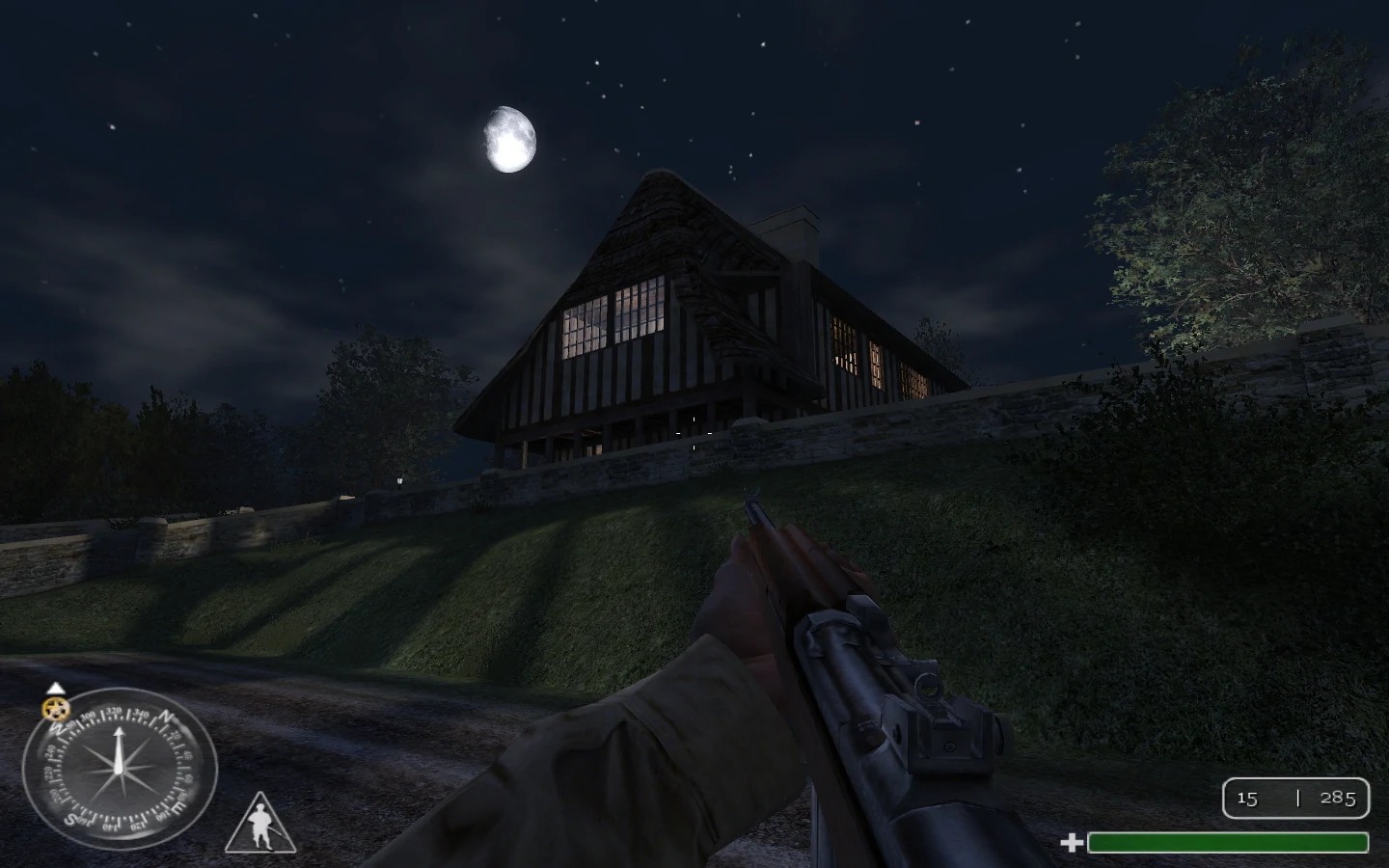Viewport: 1389px width, 868px height.
Task: Click the N north marker on the compass
Action: click(x=166, y=718)
